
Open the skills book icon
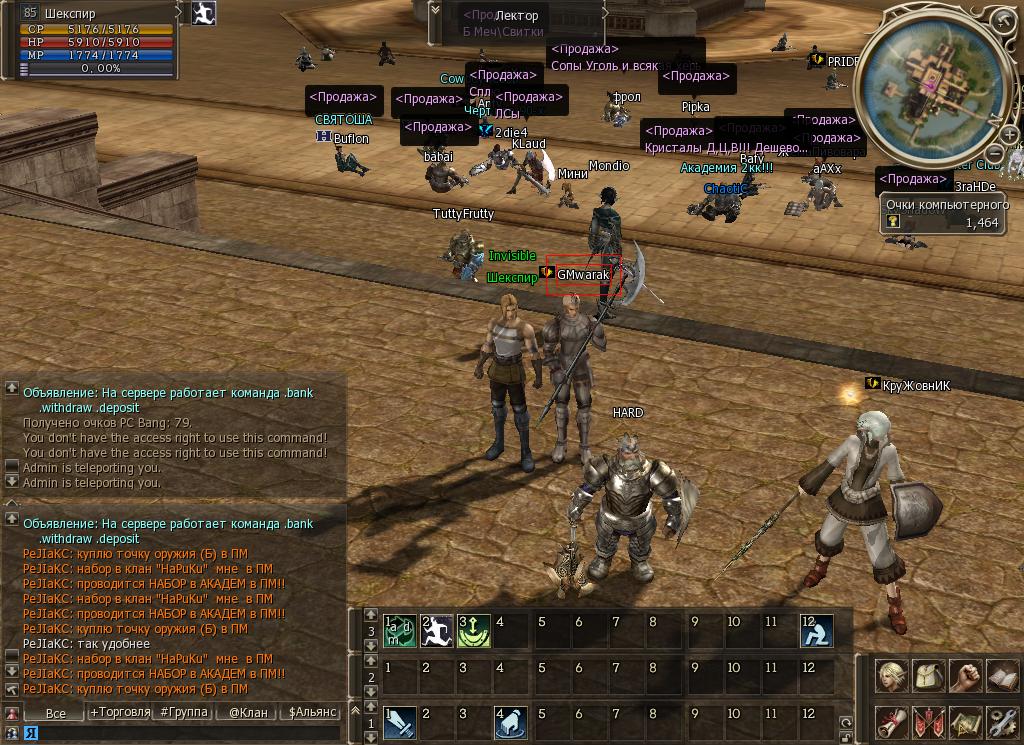coord(1001,677)
